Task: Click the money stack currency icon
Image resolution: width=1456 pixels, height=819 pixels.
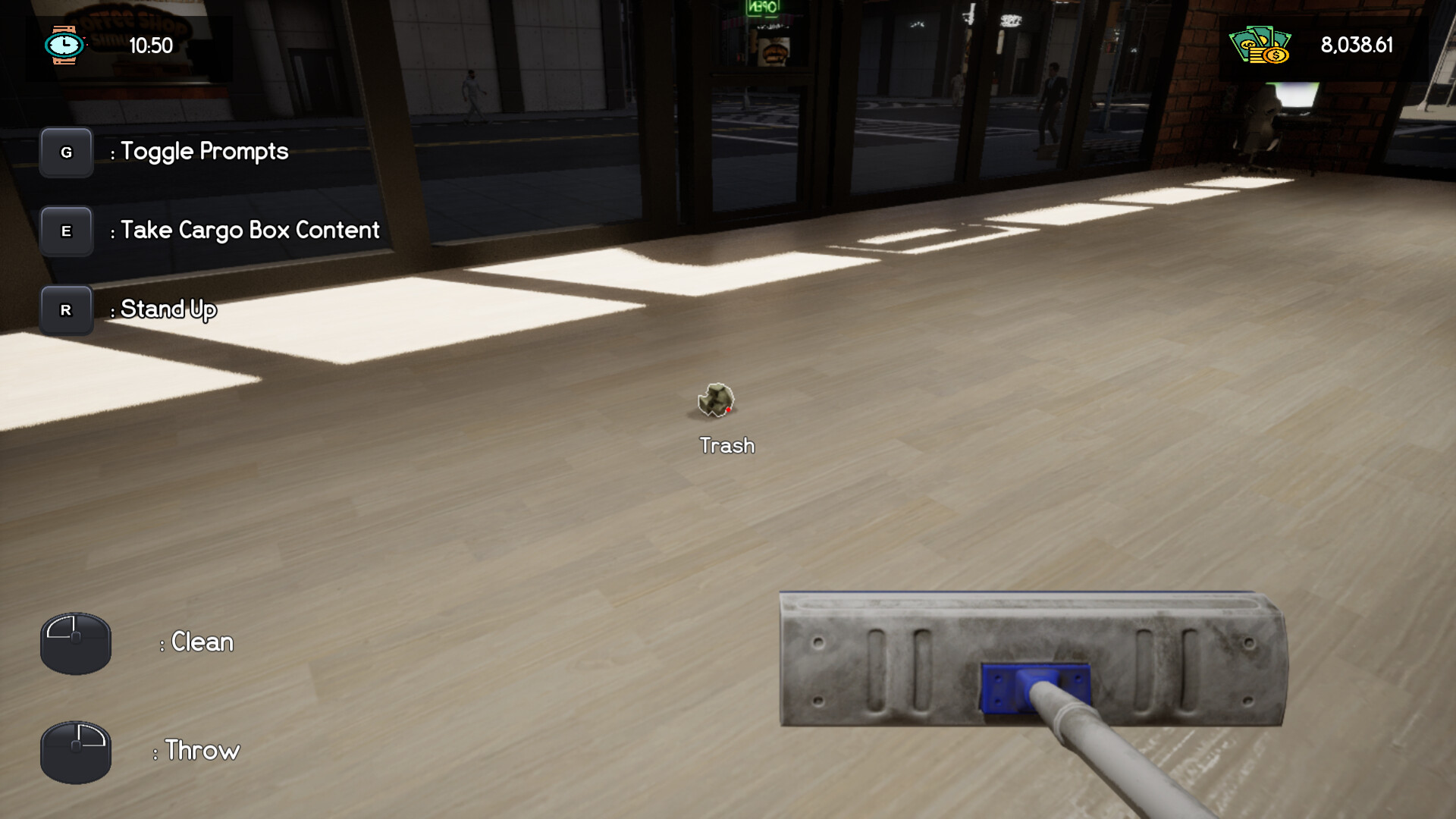Action: pos(1259,45)
